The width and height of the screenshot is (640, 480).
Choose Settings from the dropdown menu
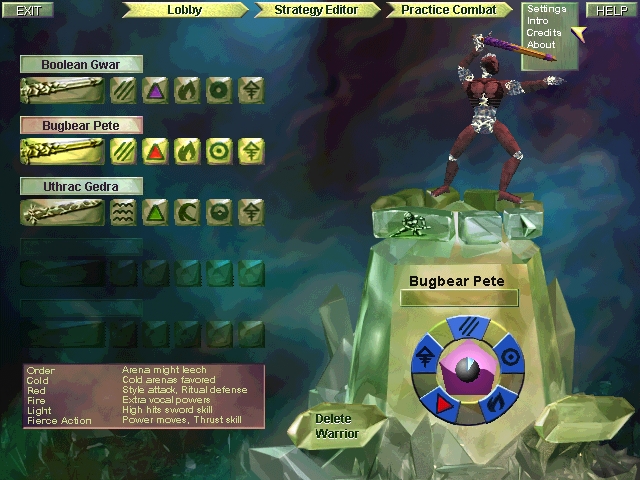point(546,10)
